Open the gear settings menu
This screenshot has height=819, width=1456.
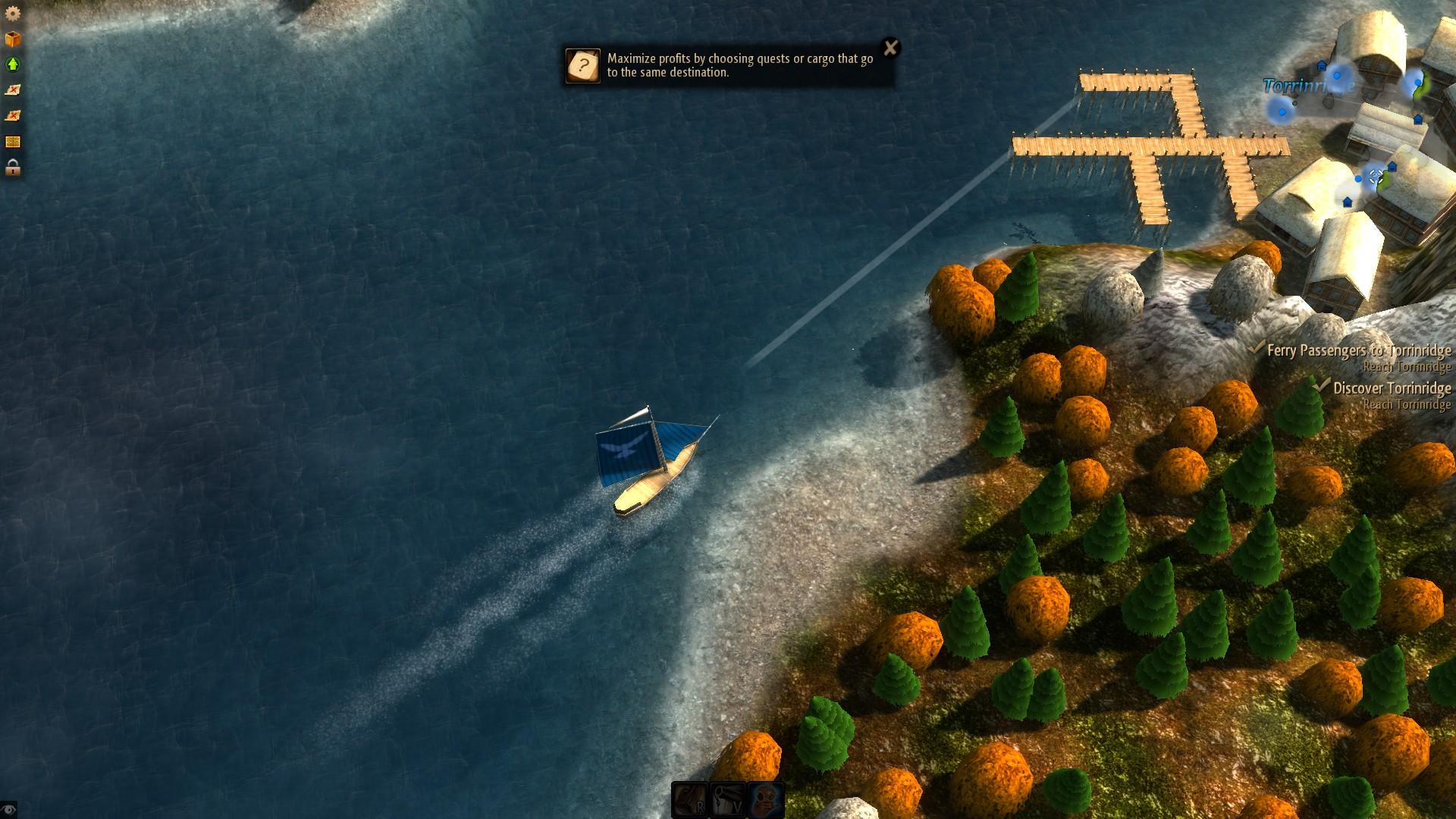(13, 13)
